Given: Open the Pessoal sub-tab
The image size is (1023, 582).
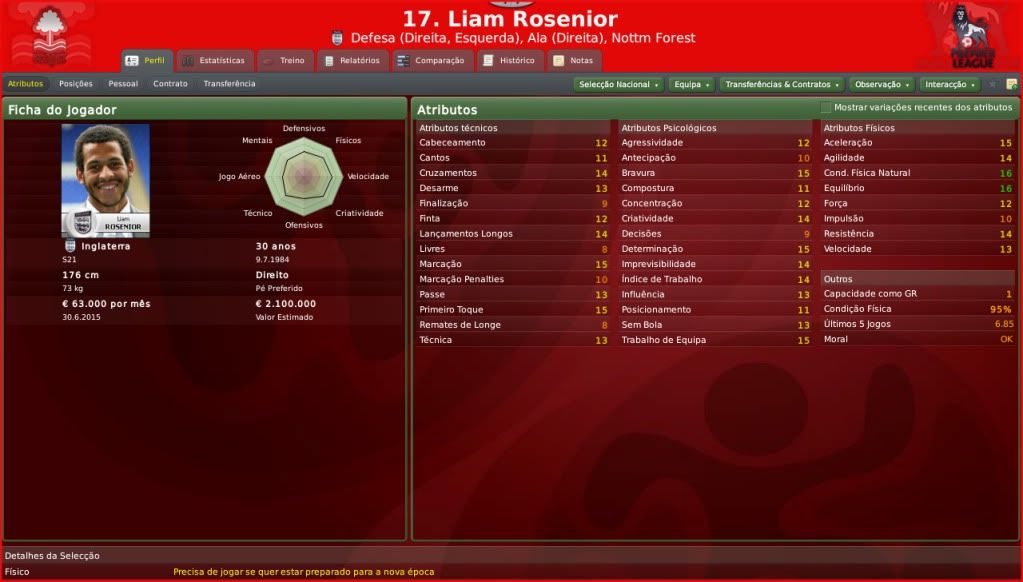Looking at the screenshot, I should click(123, 84).
